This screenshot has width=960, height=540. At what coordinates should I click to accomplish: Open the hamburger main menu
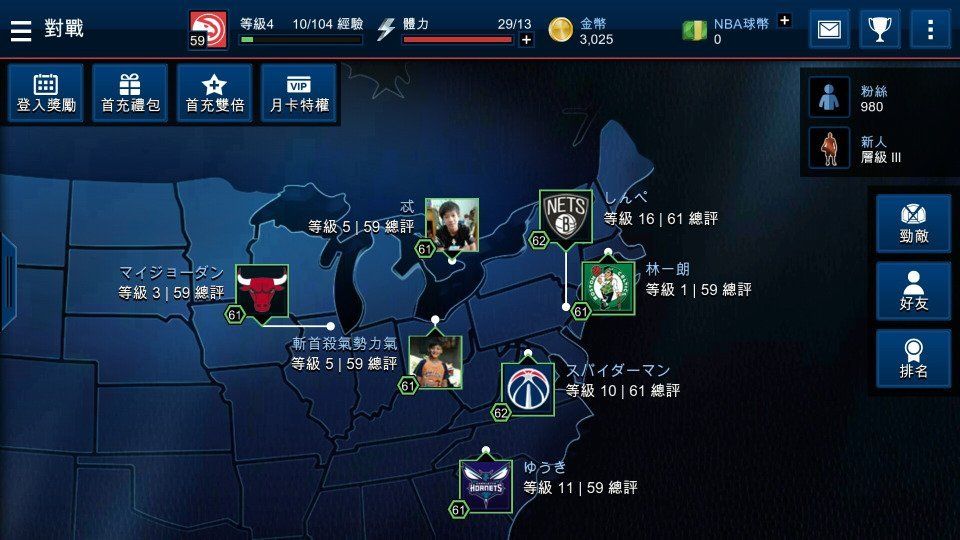pyautogui.click(x=21, y=30)
